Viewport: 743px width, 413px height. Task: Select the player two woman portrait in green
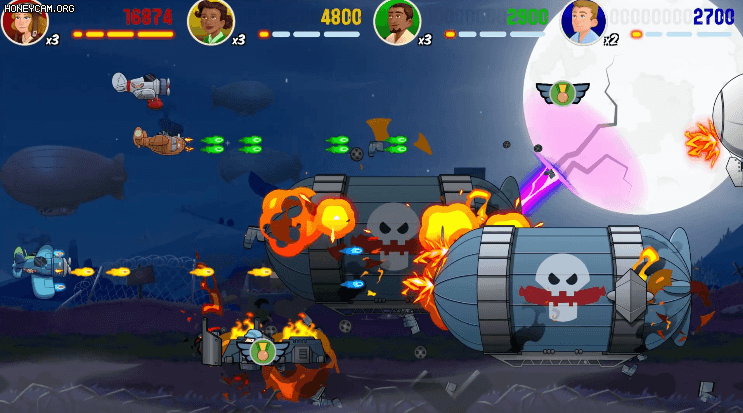point(211,22)
